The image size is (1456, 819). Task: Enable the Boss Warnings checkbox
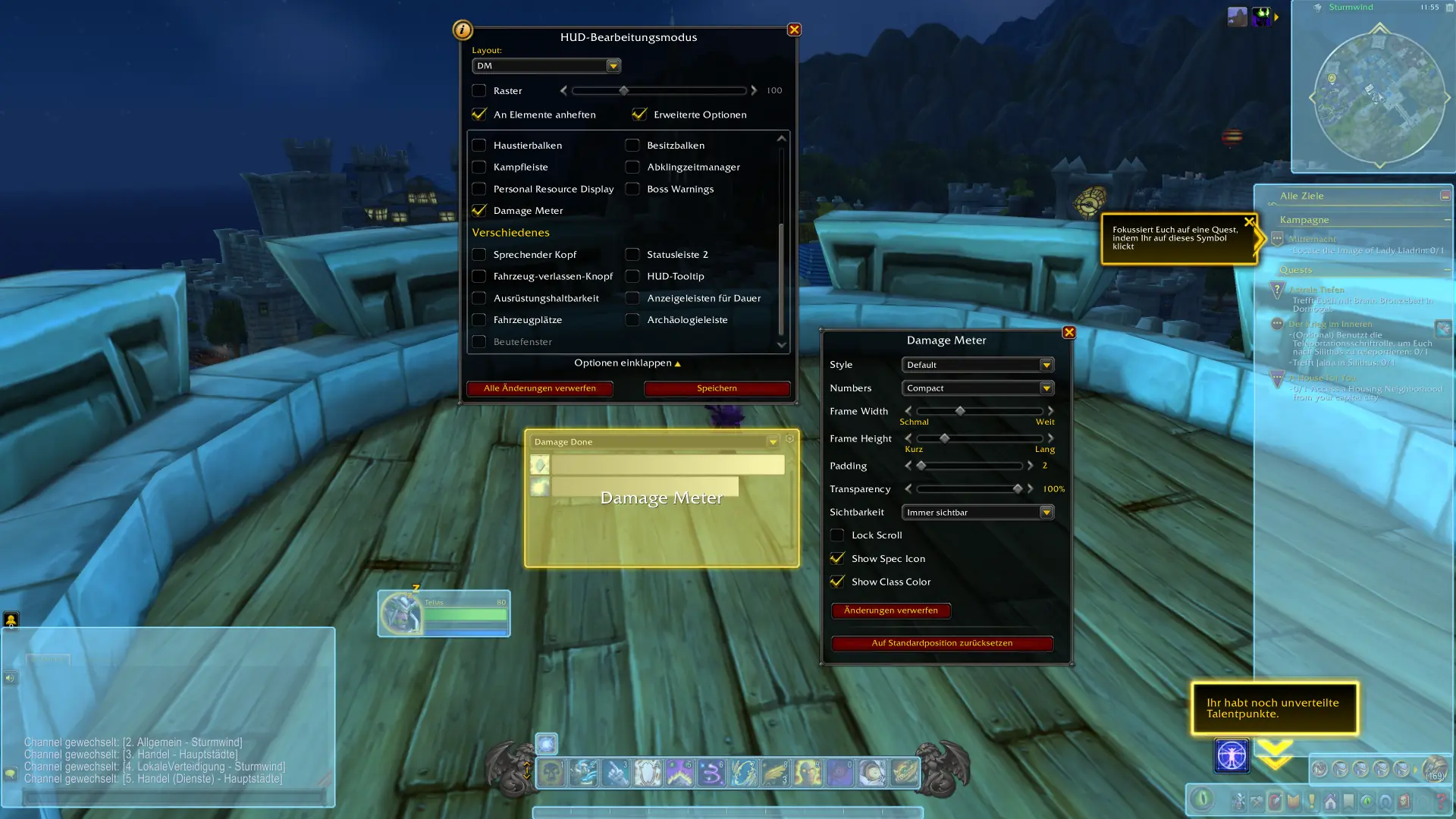(632, 189)
